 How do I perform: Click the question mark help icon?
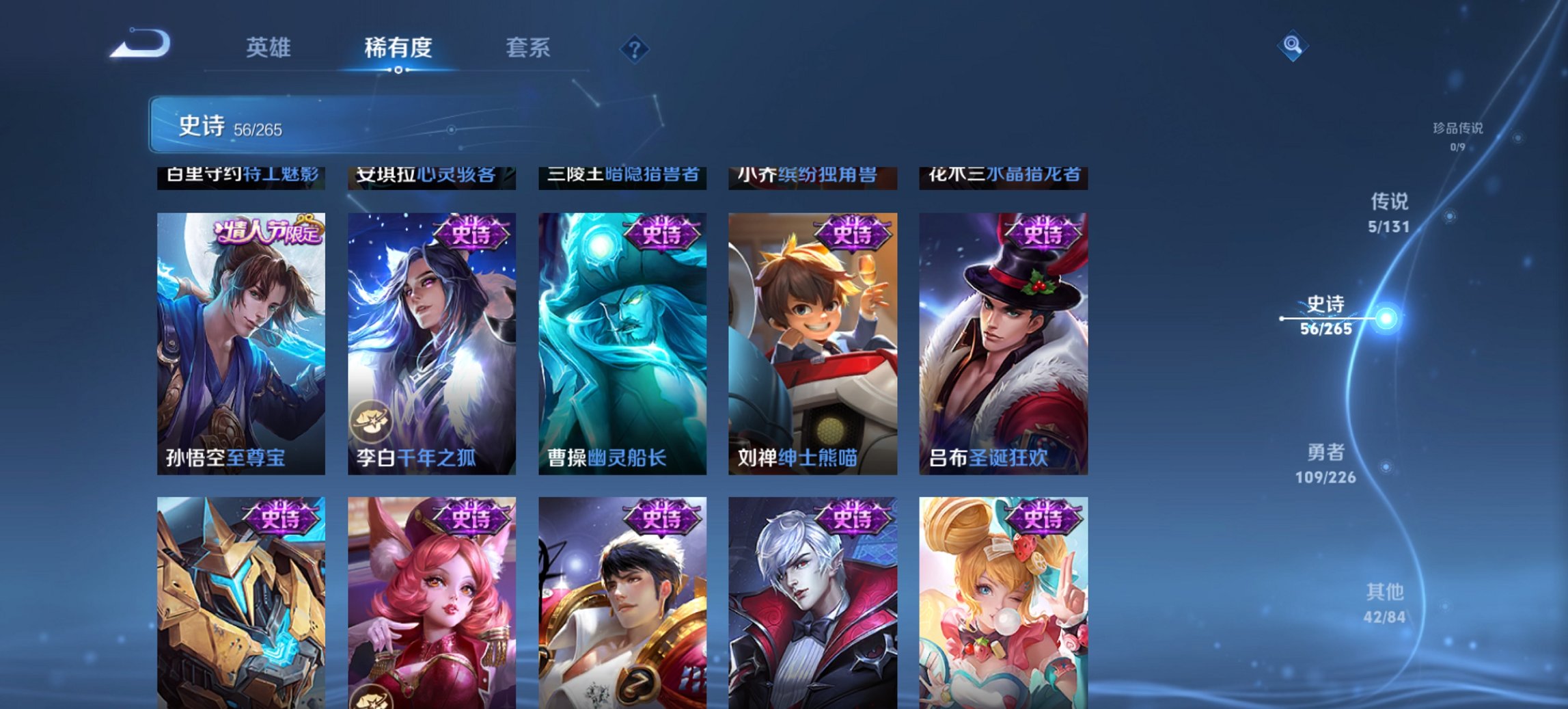[x=635, y=49]
